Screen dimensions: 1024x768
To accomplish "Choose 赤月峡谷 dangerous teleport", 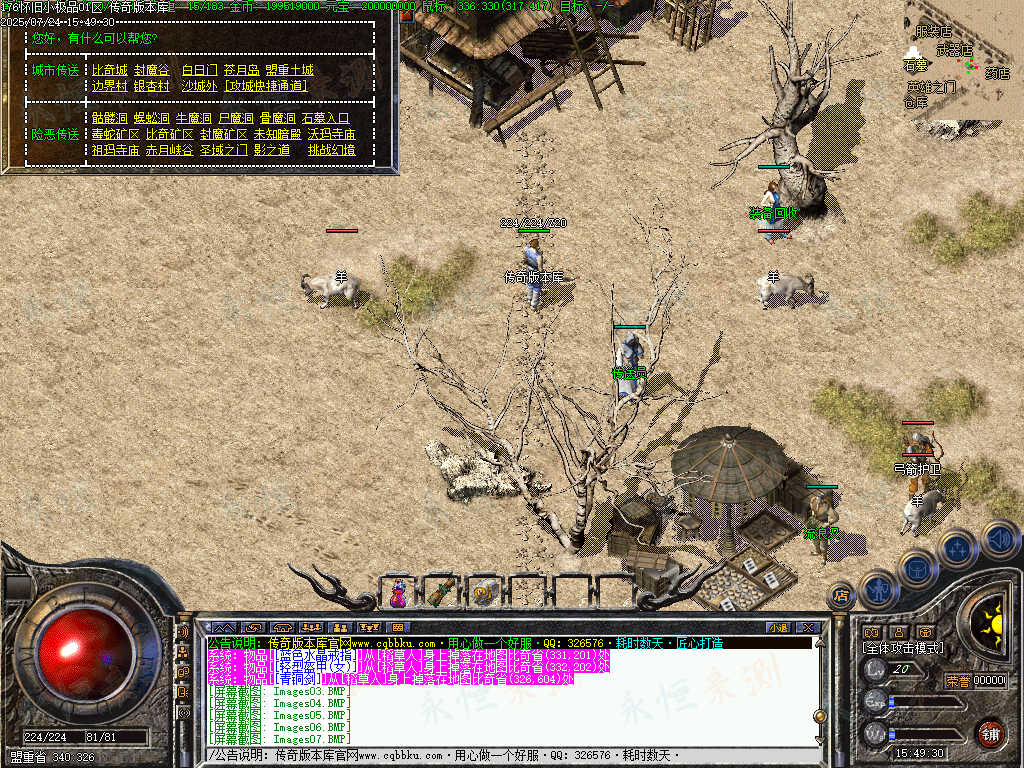I will (169, 150).
